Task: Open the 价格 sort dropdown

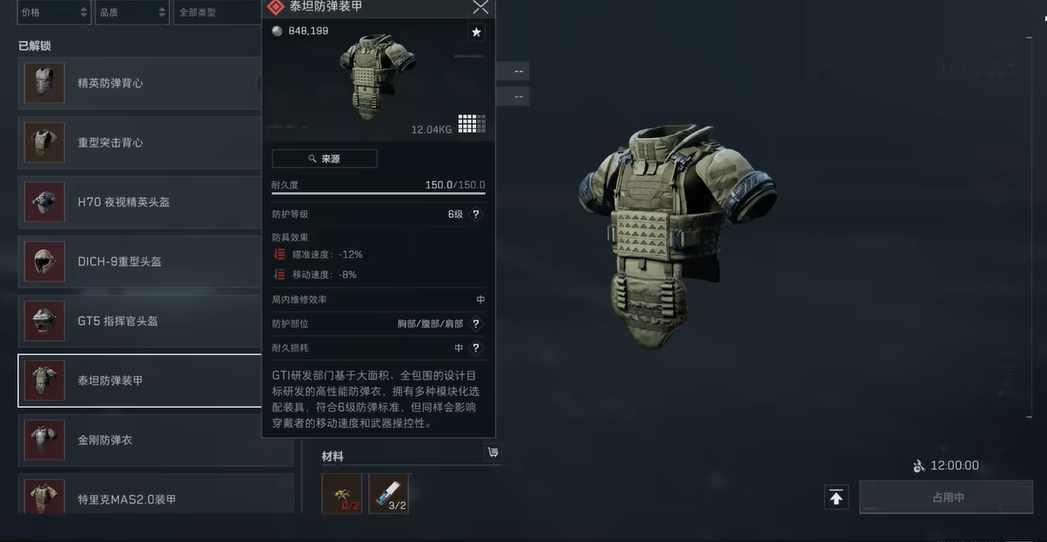Action: tap(54, 12)
